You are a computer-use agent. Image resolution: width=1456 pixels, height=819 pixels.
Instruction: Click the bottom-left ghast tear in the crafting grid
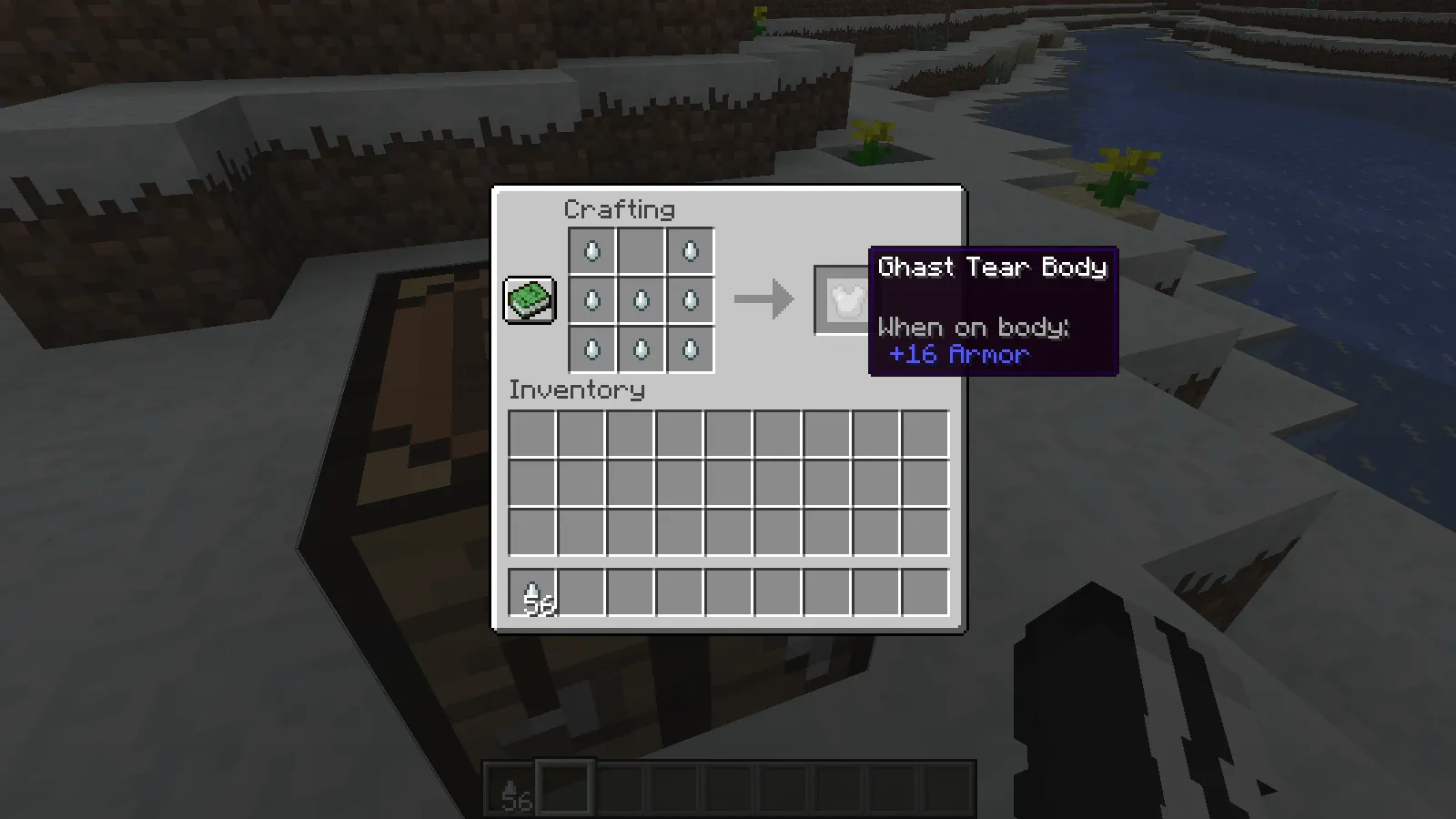(x=591, y=349)
